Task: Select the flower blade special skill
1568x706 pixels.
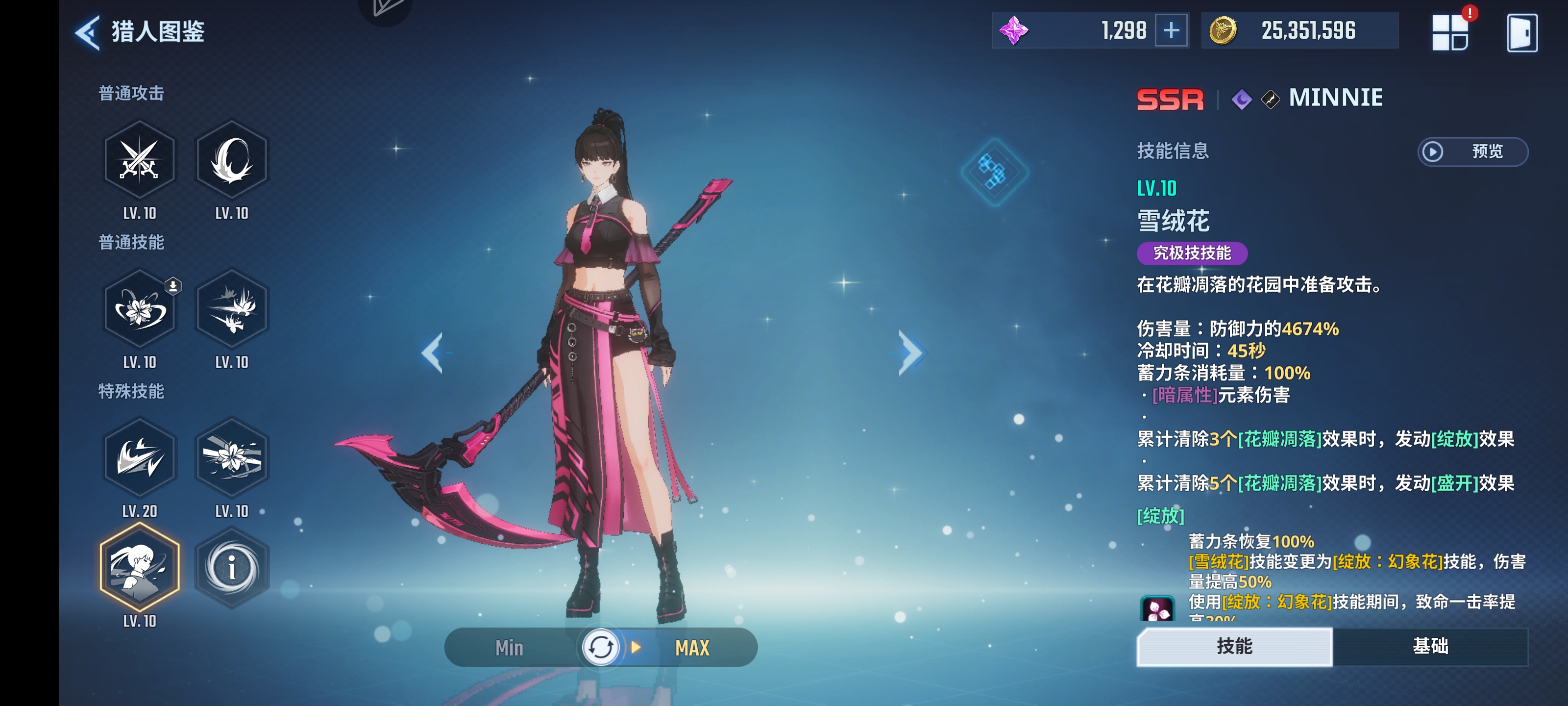Action: (231, 457)
